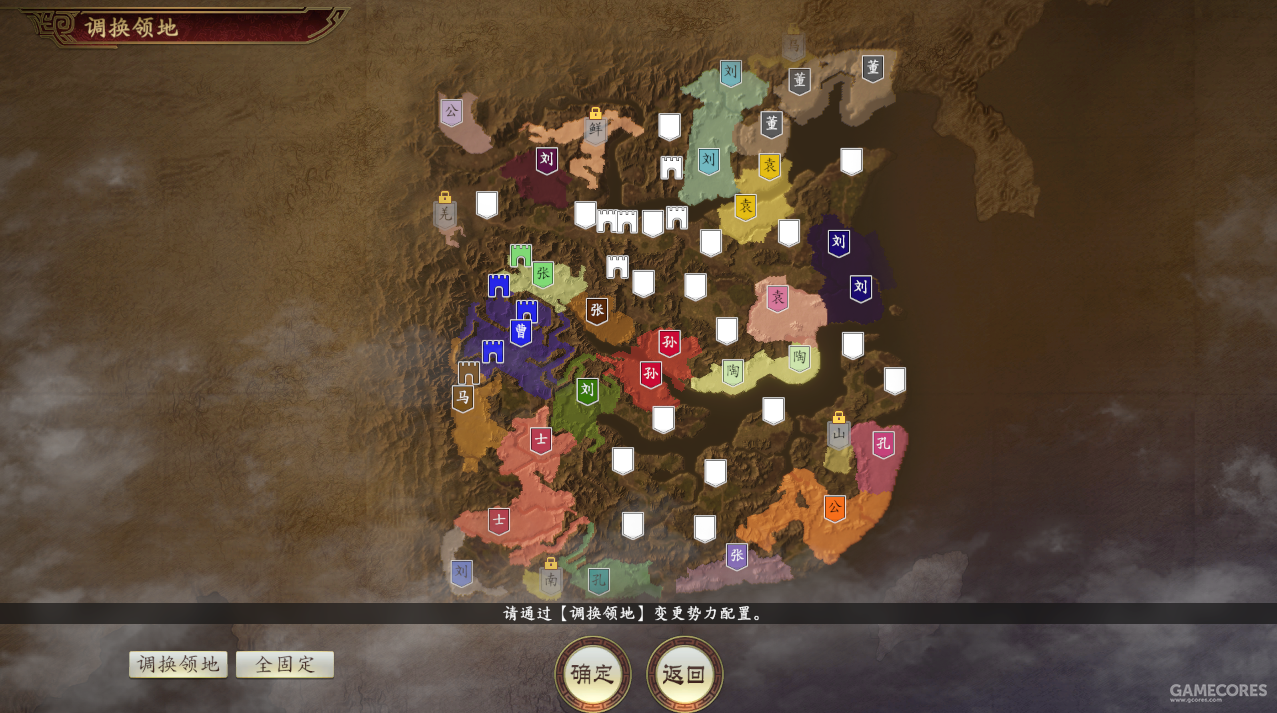Click the 调换领地 swap territory button
This screenshot has height=713, width=1277.
pyautogui.click(x=178, y=664)
